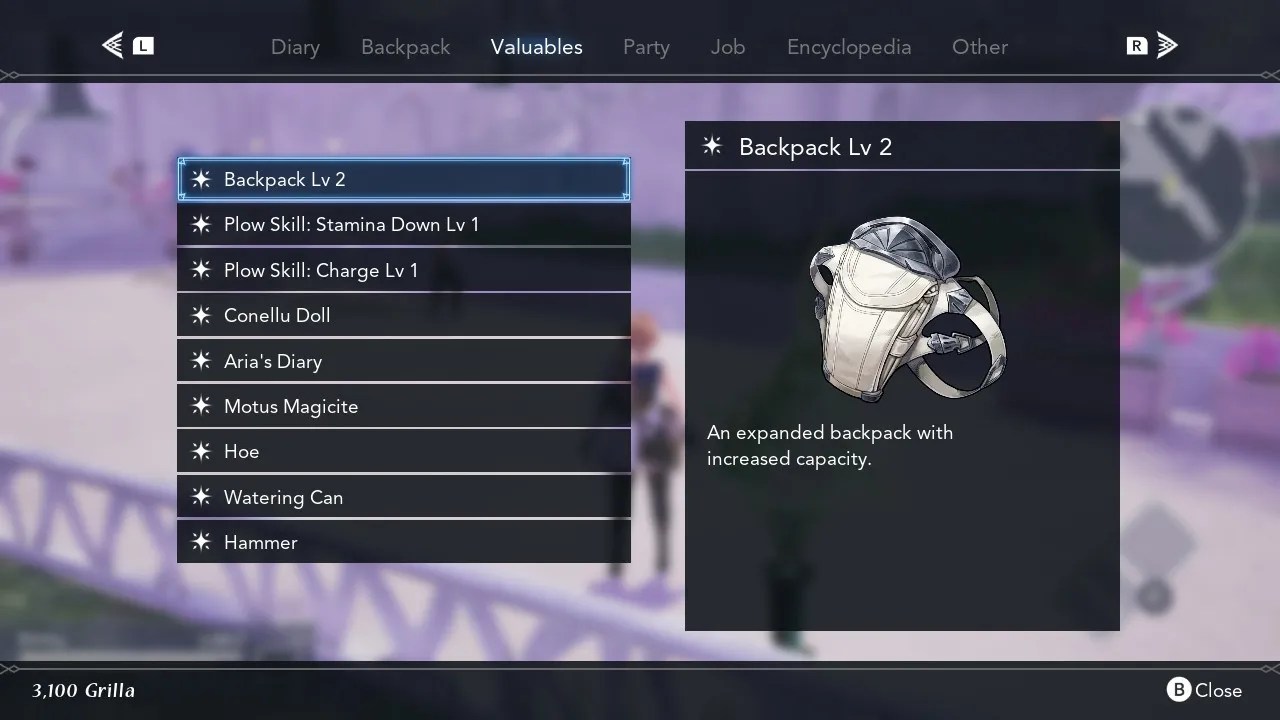Click the sparkle icon next to Conellu Doll

pos(200,315)
